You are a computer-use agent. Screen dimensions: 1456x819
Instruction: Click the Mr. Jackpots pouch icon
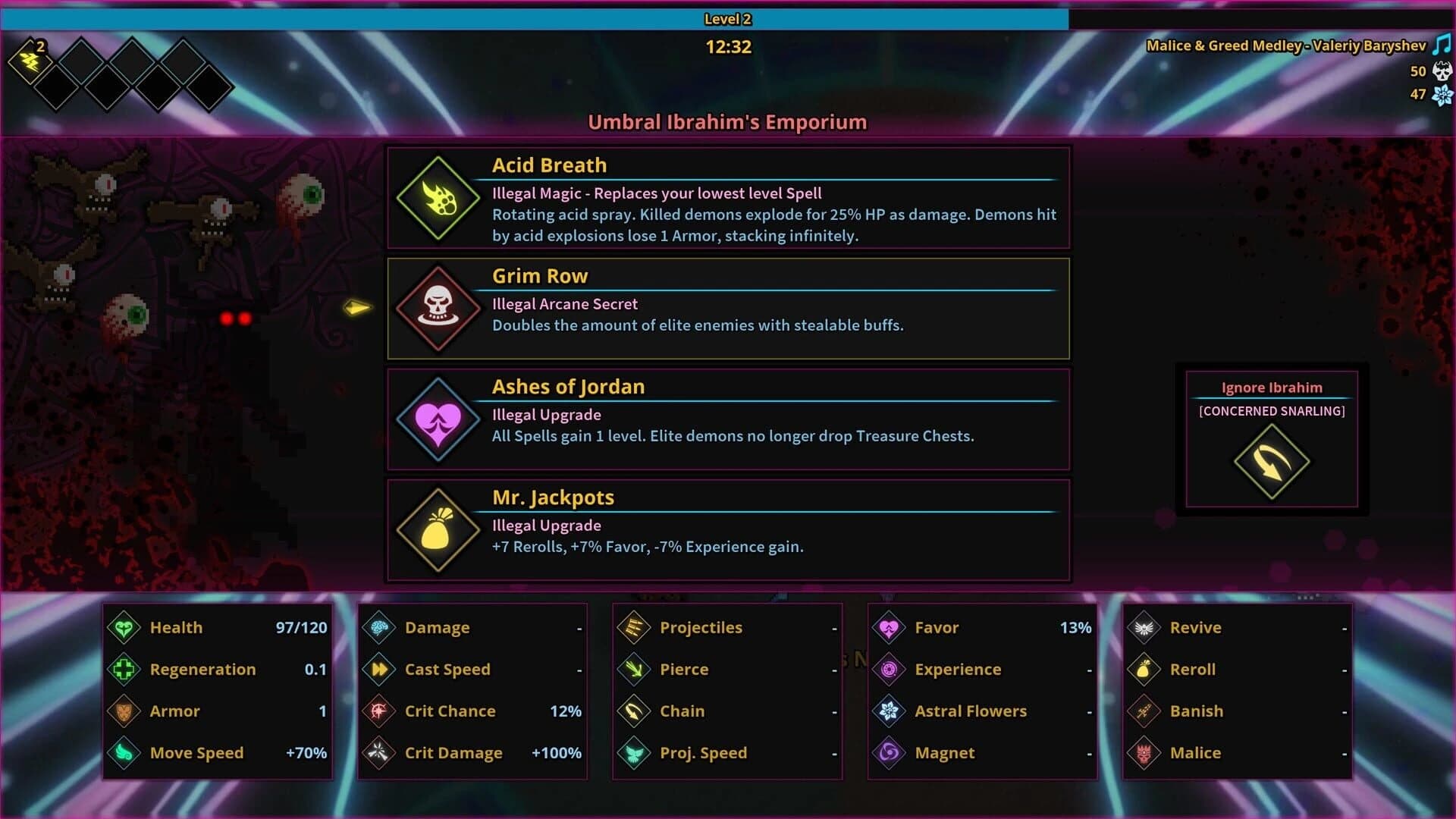tap(437, 531)
